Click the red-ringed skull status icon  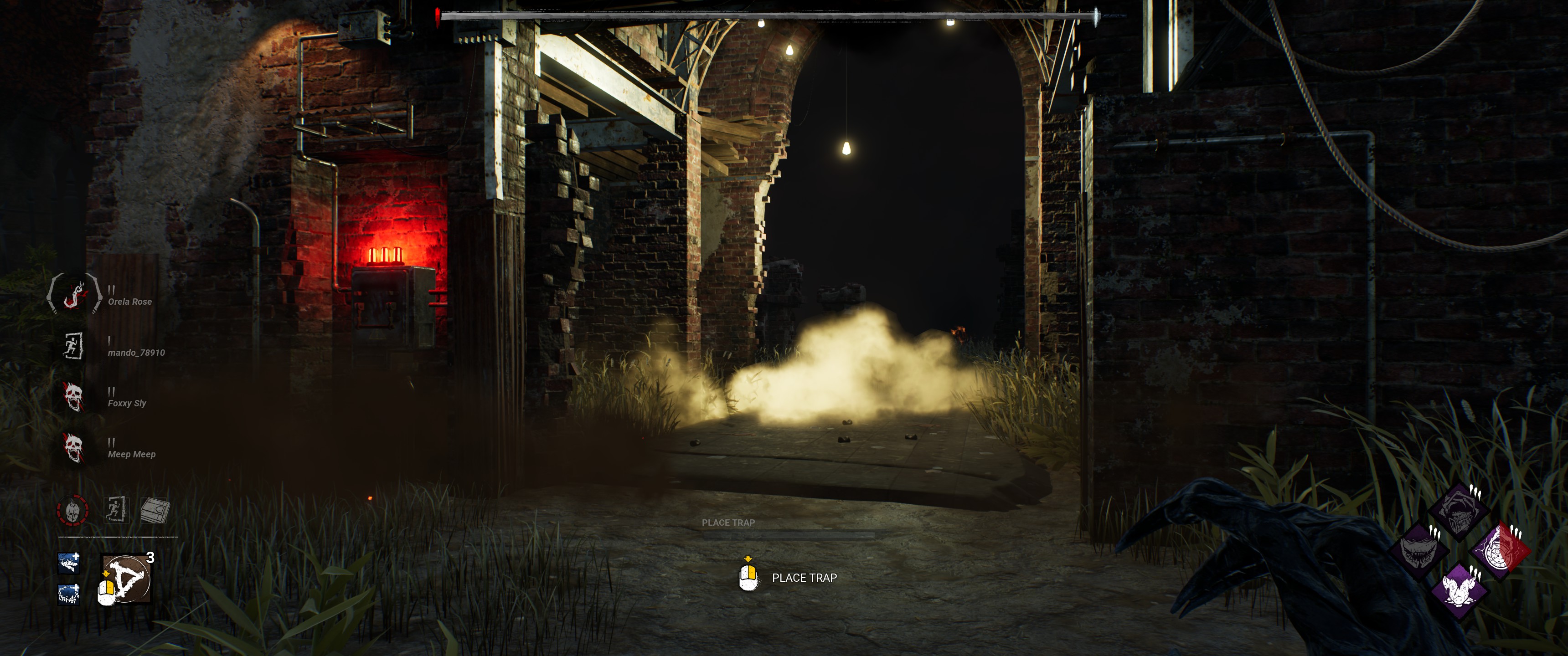(x=73, y=510)
